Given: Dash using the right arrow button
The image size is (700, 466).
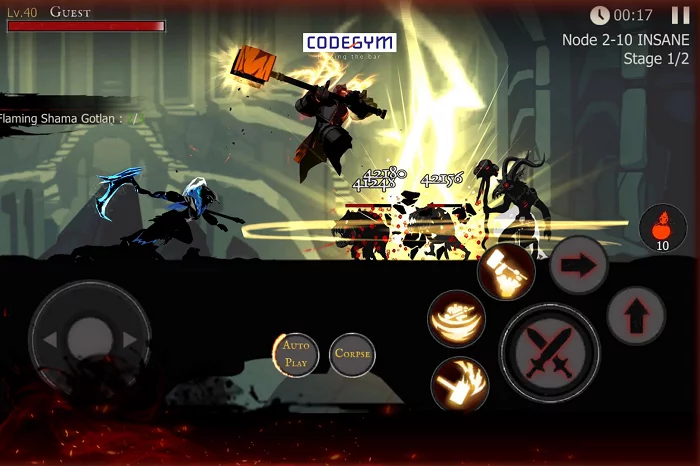Looking at the screenshot, I should point(578,266).
